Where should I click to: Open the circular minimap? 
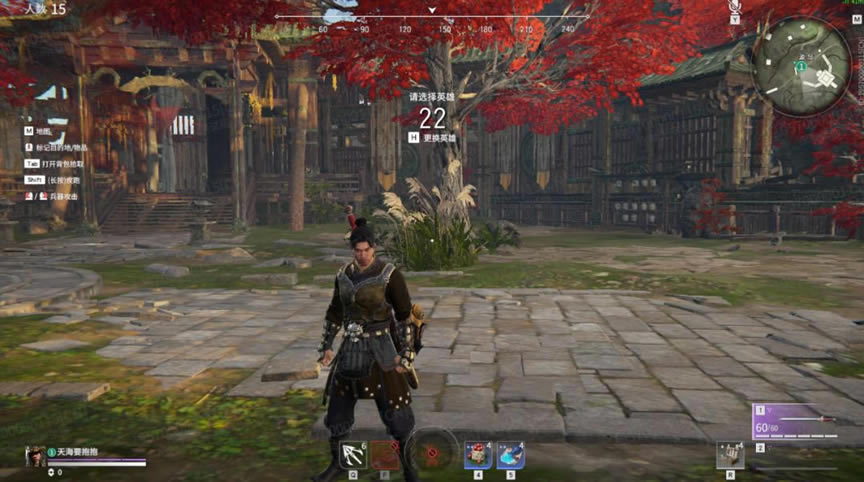tap(801, 66)
